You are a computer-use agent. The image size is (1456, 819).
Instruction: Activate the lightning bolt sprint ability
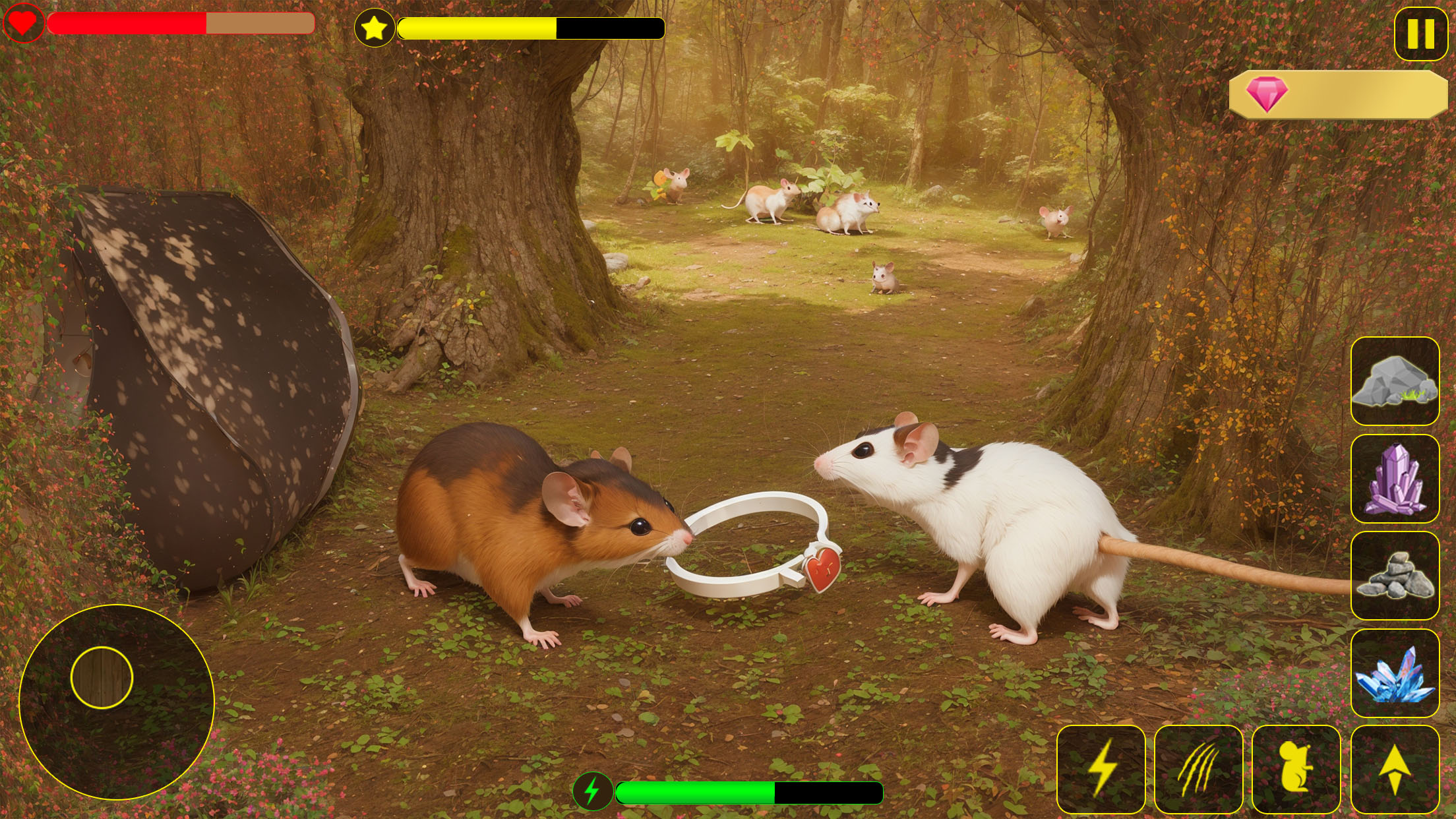[x=1101, y=769]
